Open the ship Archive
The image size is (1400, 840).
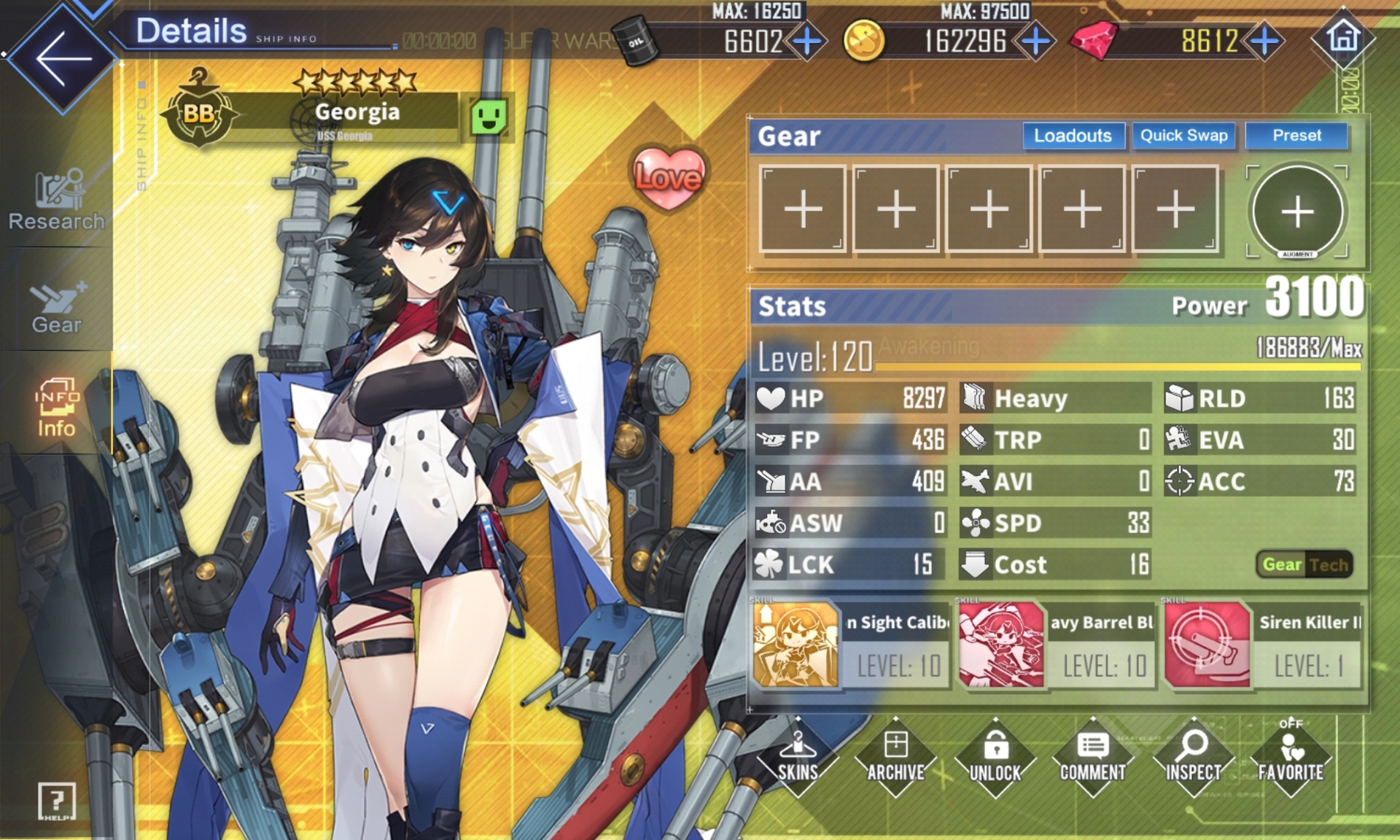point(896,757)
